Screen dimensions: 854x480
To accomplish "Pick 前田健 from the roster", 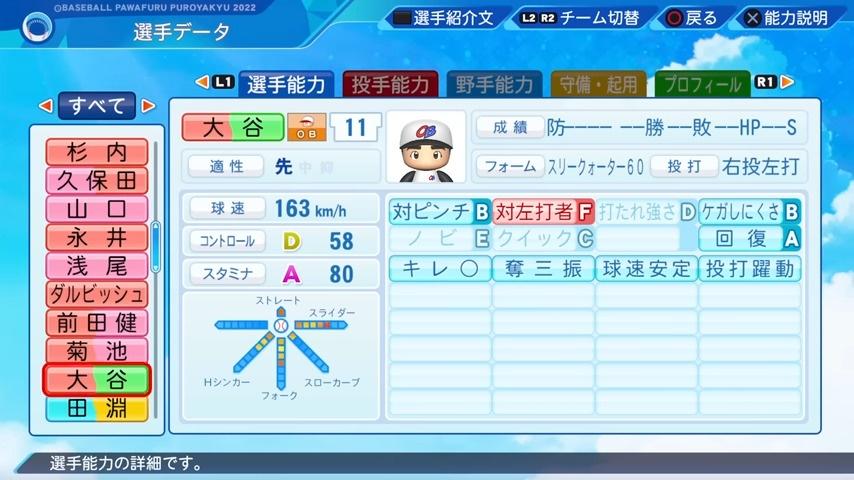I will (x=97, y=323).
